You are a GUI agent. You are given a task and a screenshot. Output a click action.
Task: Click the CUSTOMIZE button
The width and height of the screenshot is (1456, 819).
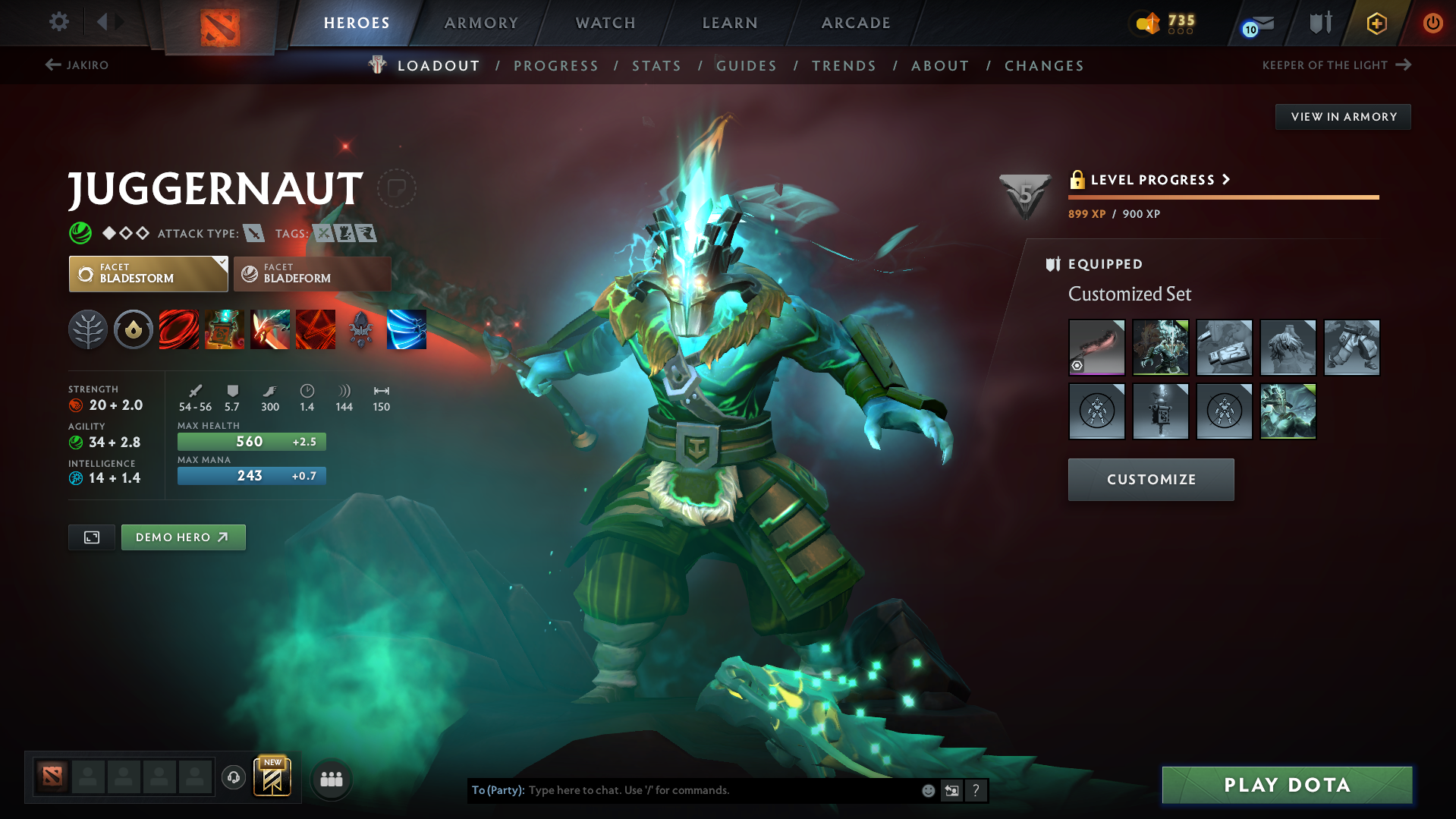pyautogui.click(x=1150, y=479)
